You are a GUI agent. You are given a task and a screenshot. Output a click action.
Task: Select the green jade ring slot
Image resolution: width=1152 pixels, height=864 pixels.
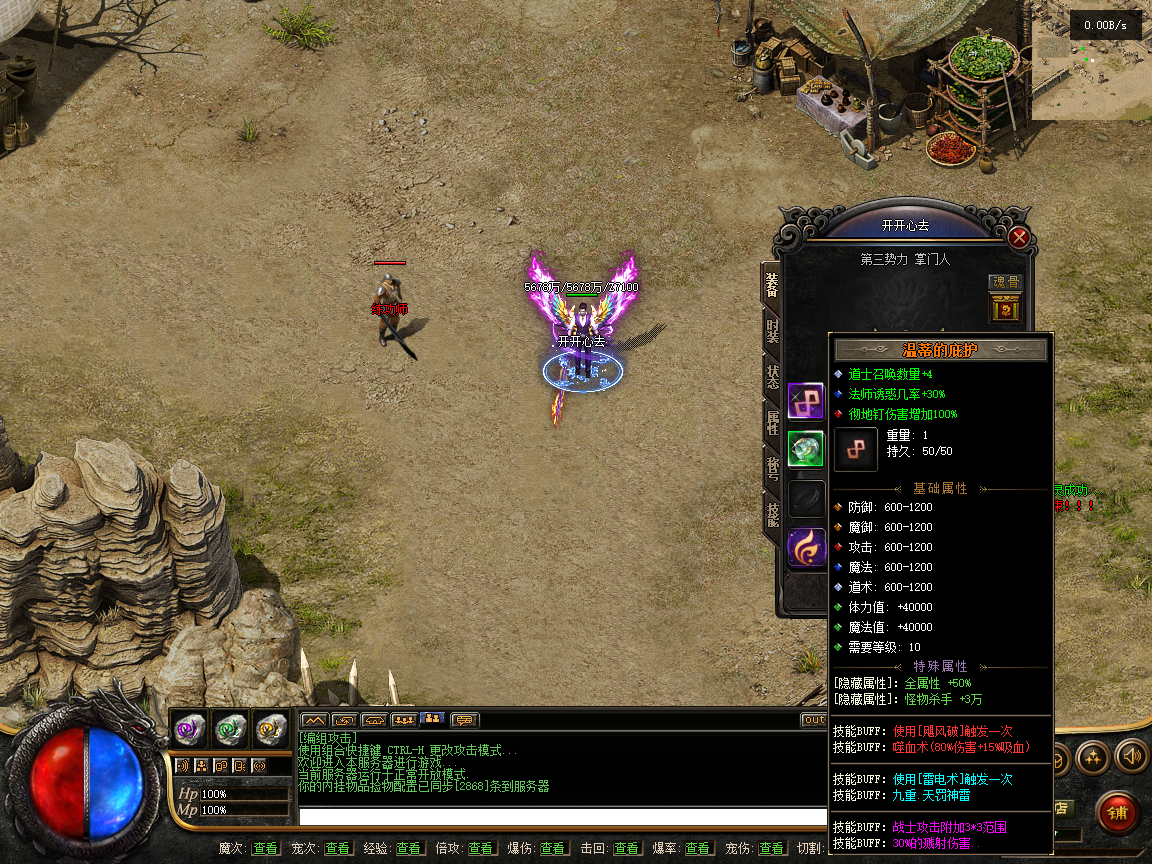point(805,449)
